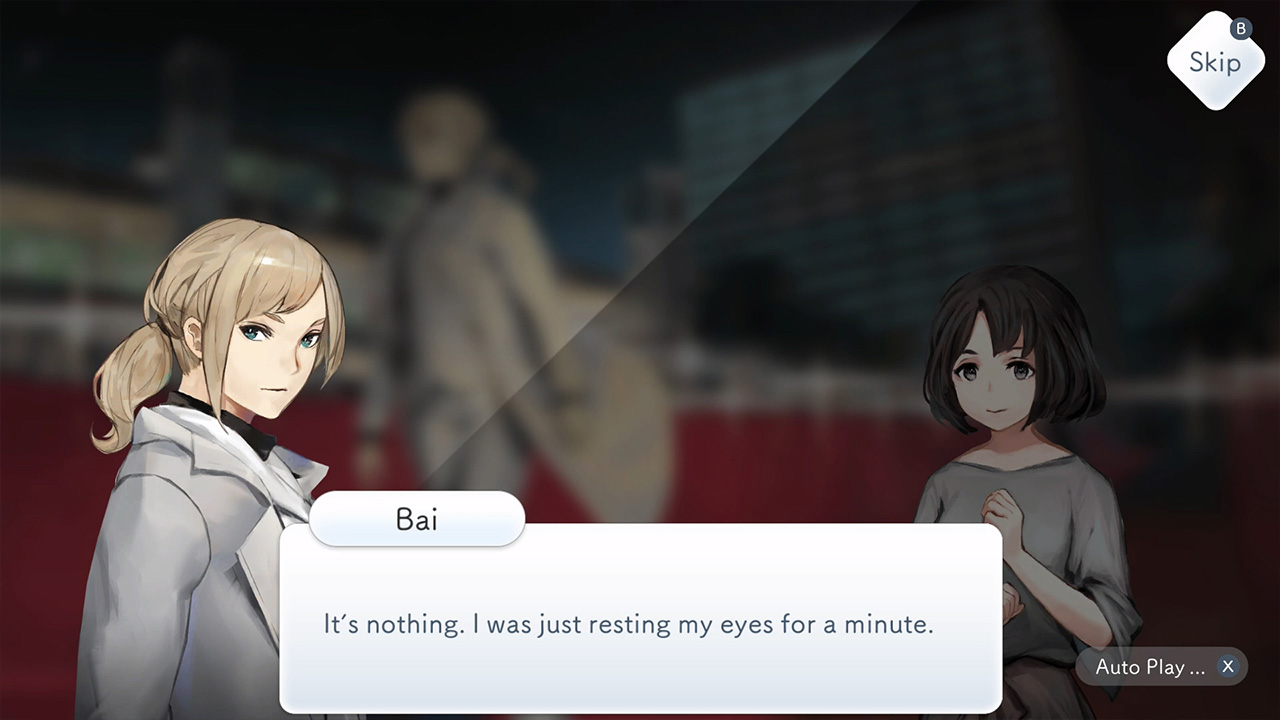Click the X icon in the Auto Play pill

click(x=1228, y=666)
